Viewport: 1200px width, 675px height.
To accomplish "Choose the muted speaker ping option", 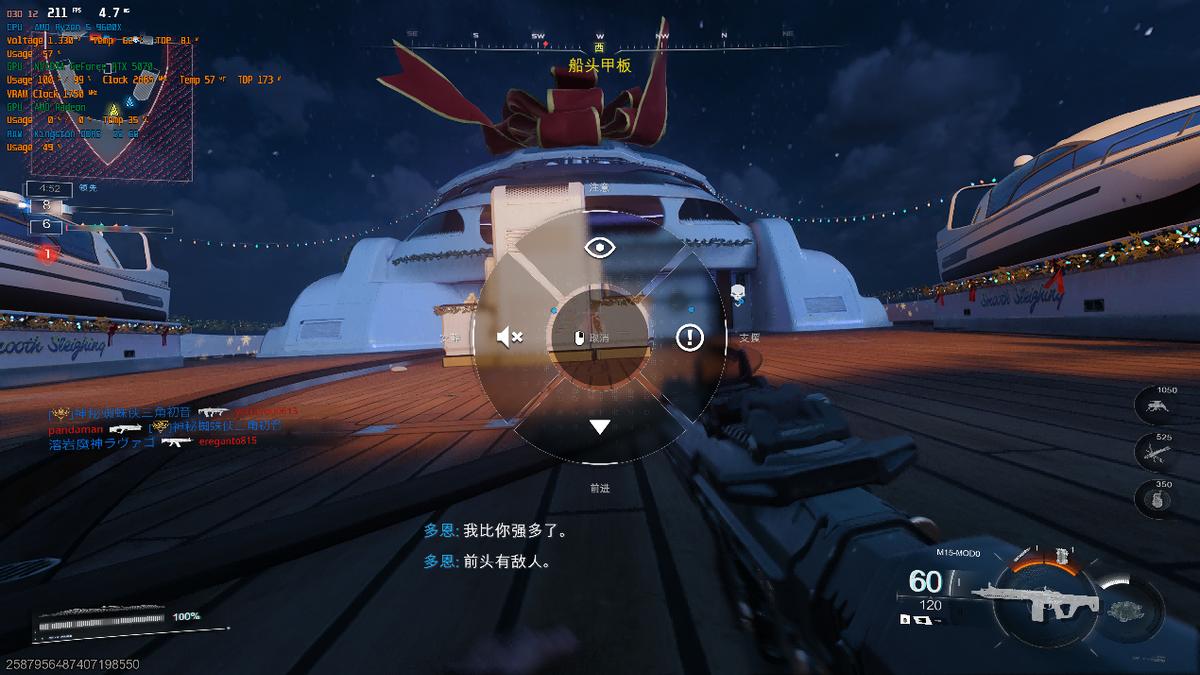I will pos(510,337).
